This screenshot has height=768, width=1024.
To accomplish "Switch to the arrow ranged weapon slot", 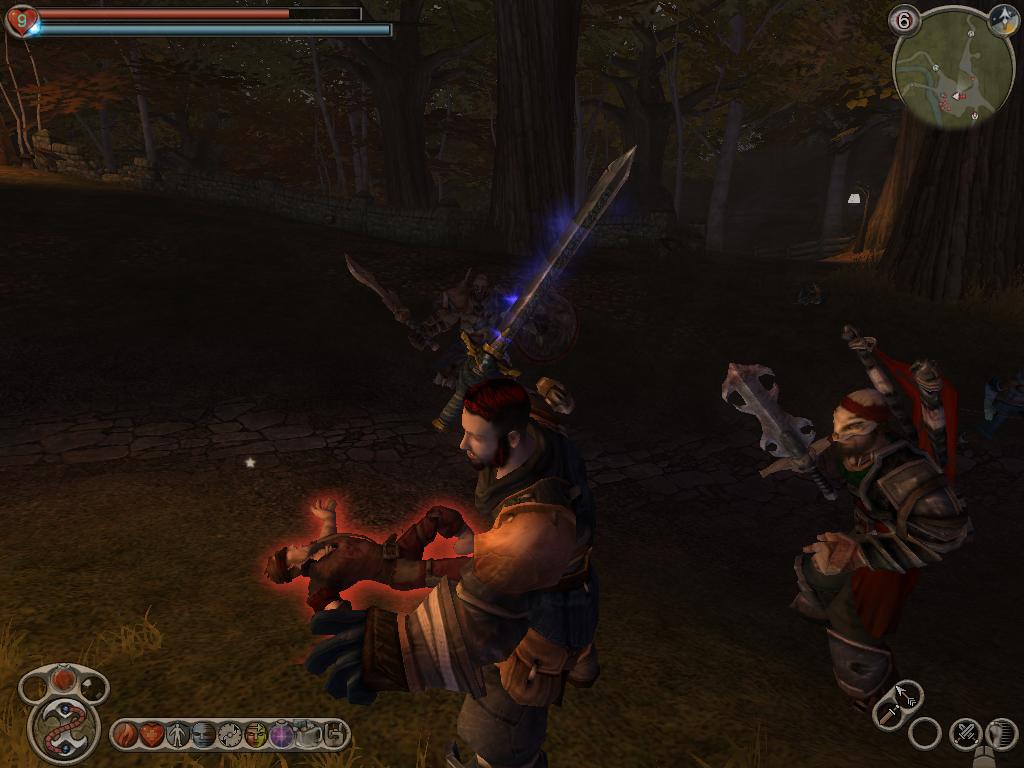I will (906, 692).
